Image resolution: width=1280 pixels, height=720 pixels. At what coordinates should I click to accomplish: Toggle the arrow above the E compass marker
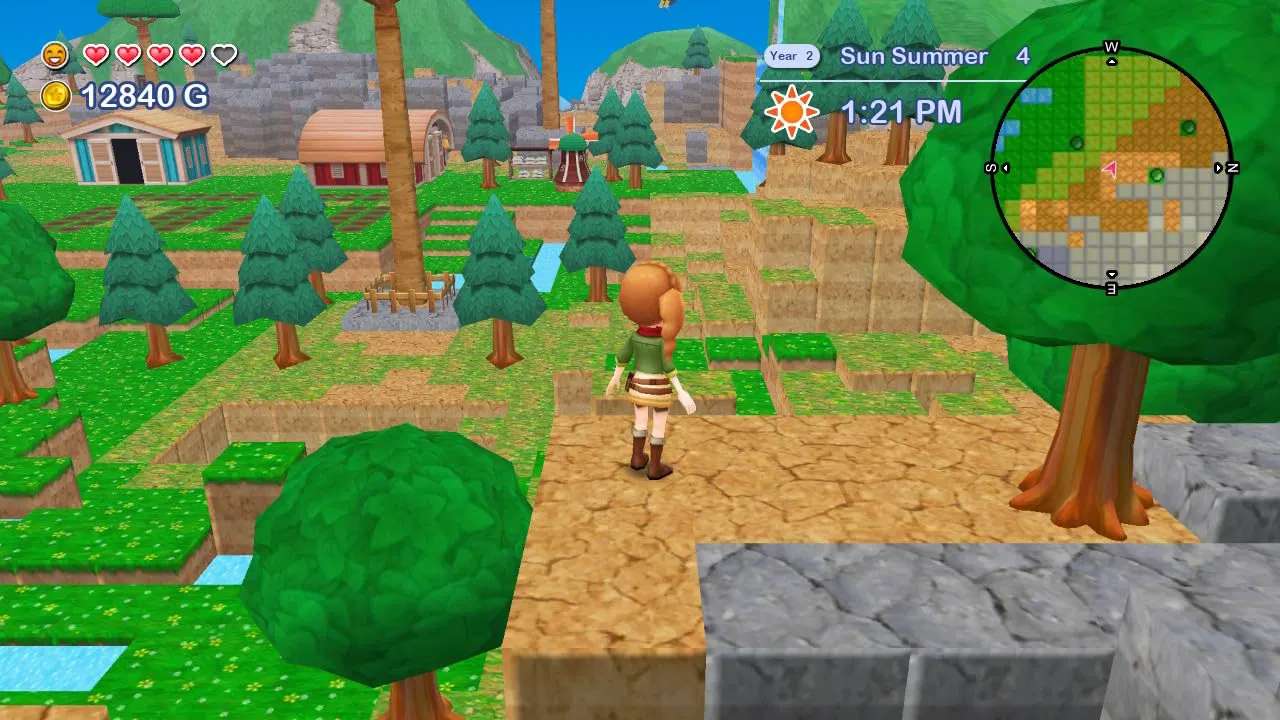1112,273
